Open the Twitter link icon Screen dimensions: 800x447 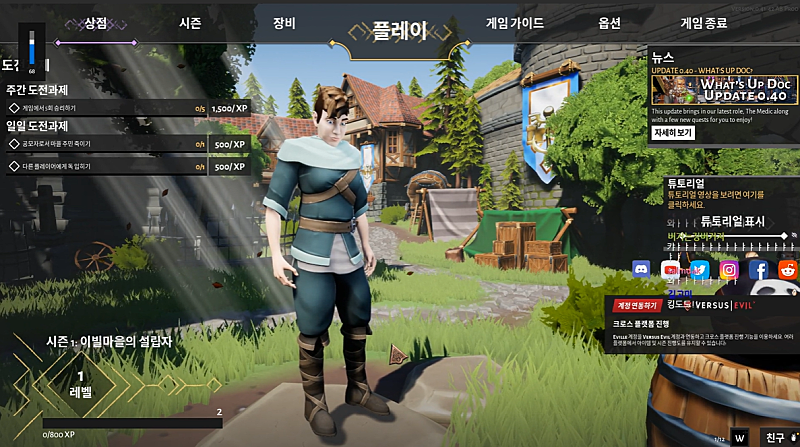coord(700,269)
